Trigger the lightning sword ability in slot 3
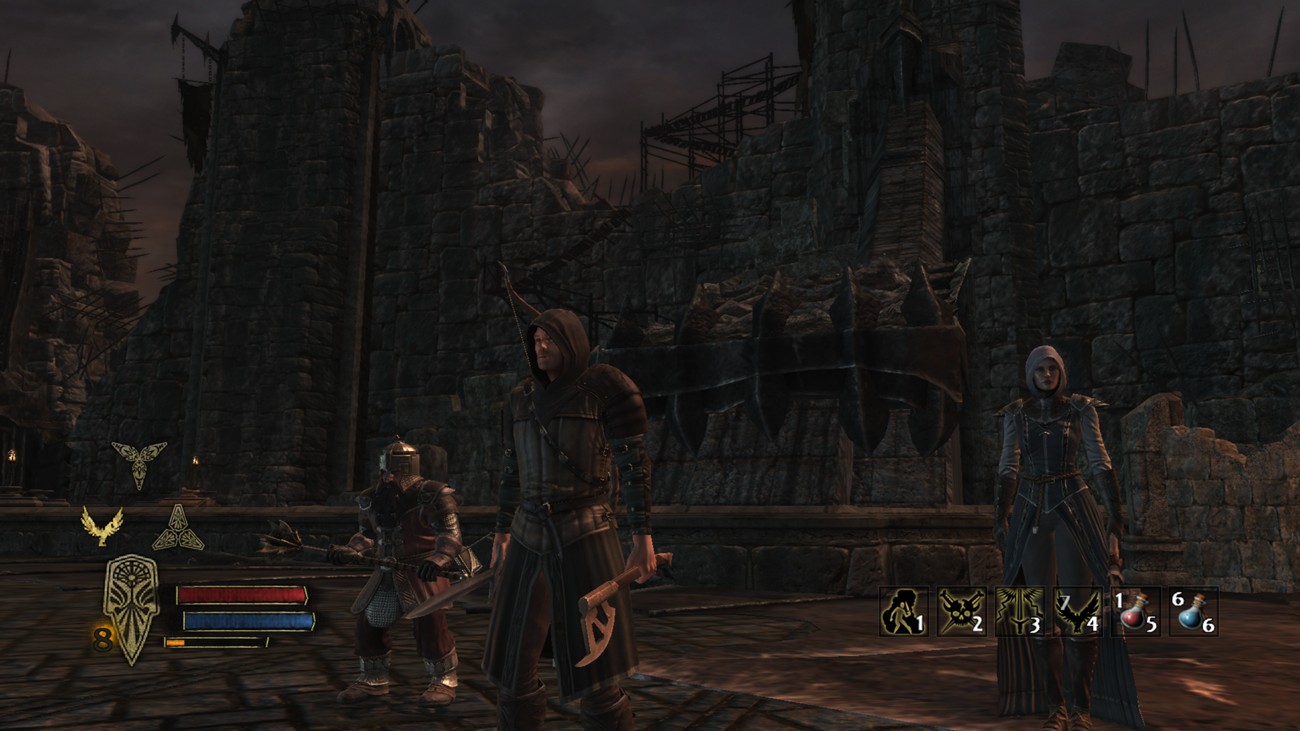Screen dimensions: 1300x731 (x=1019, y=611)
